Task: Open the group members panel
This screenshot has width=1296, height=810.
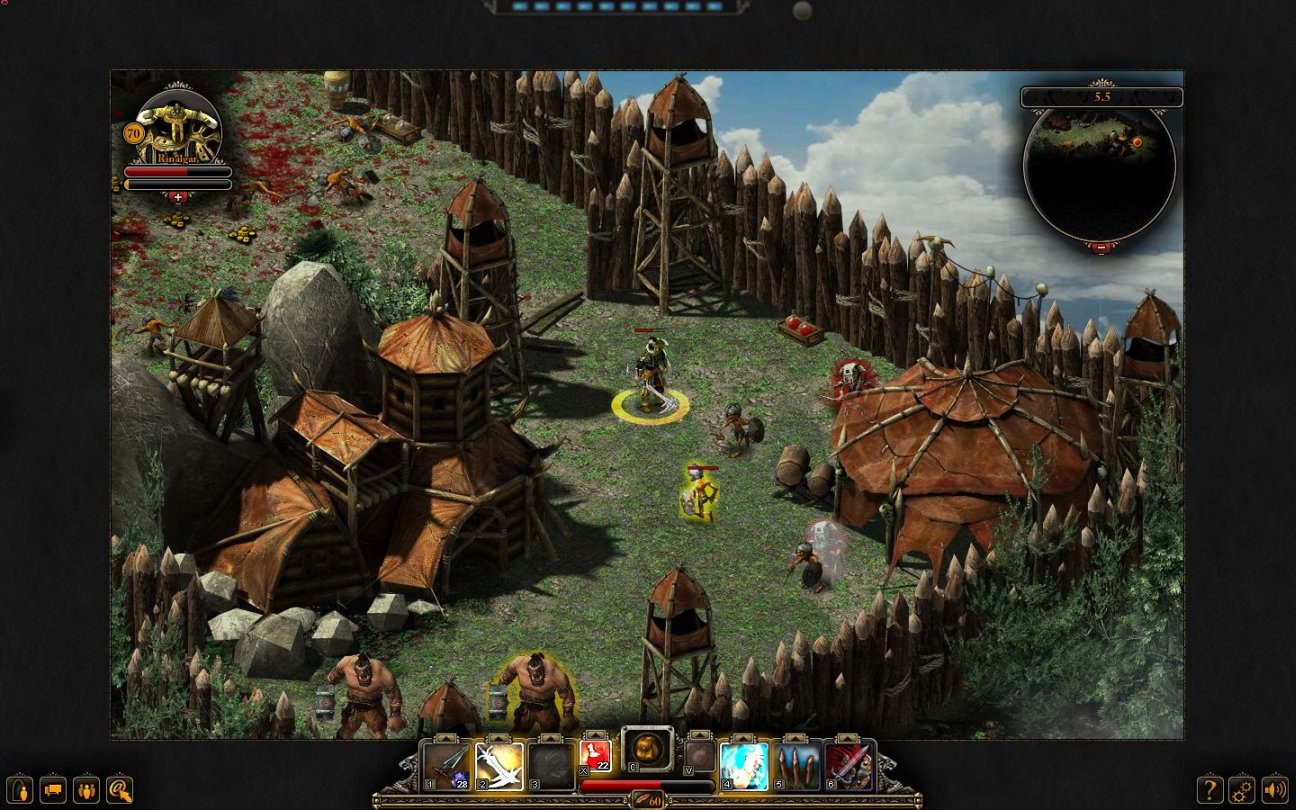Action: click(87, 788)
